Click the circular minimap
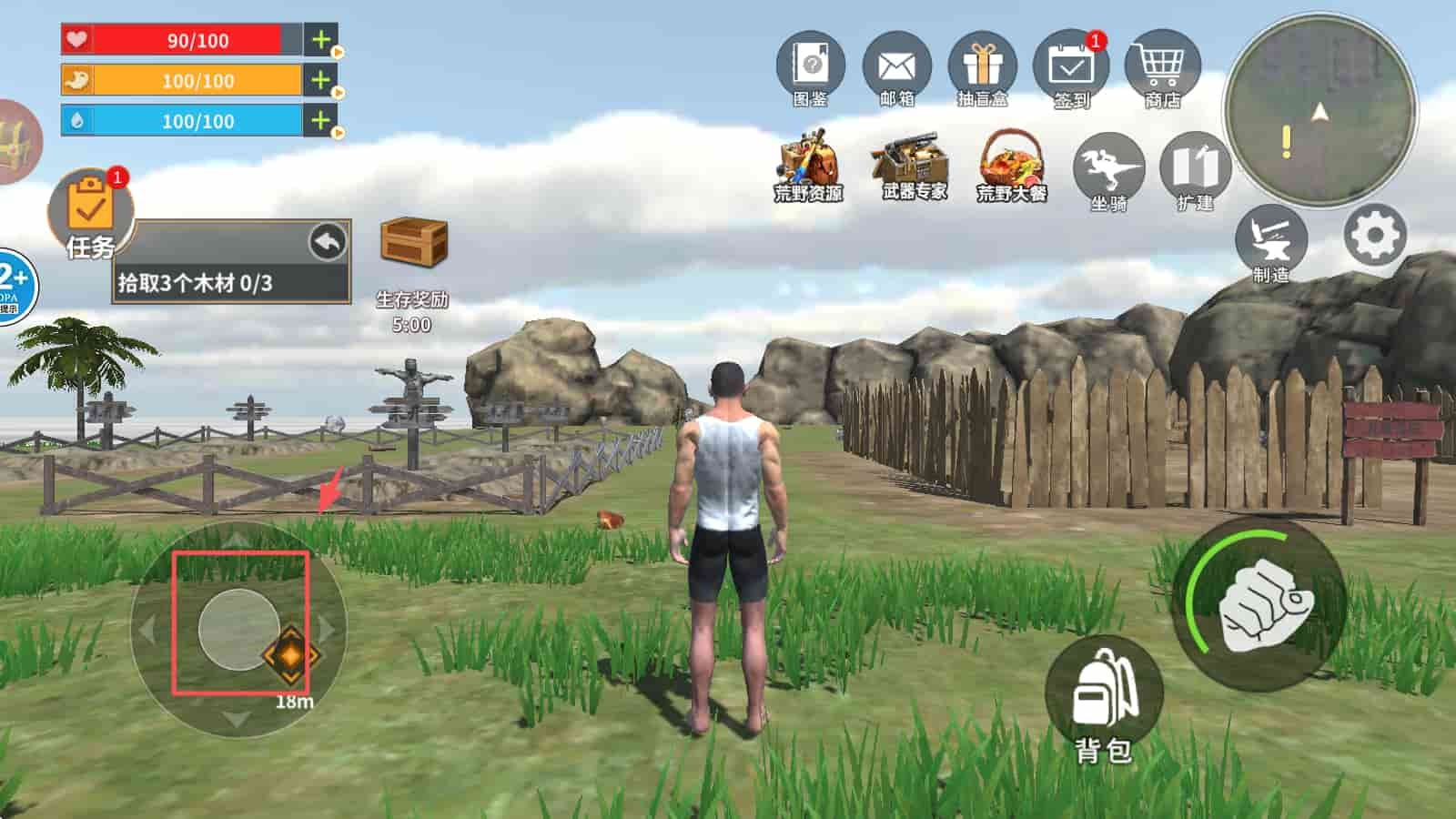Screen dimensions: 1456x819 pyautogui.click(x=1319, y=111)
